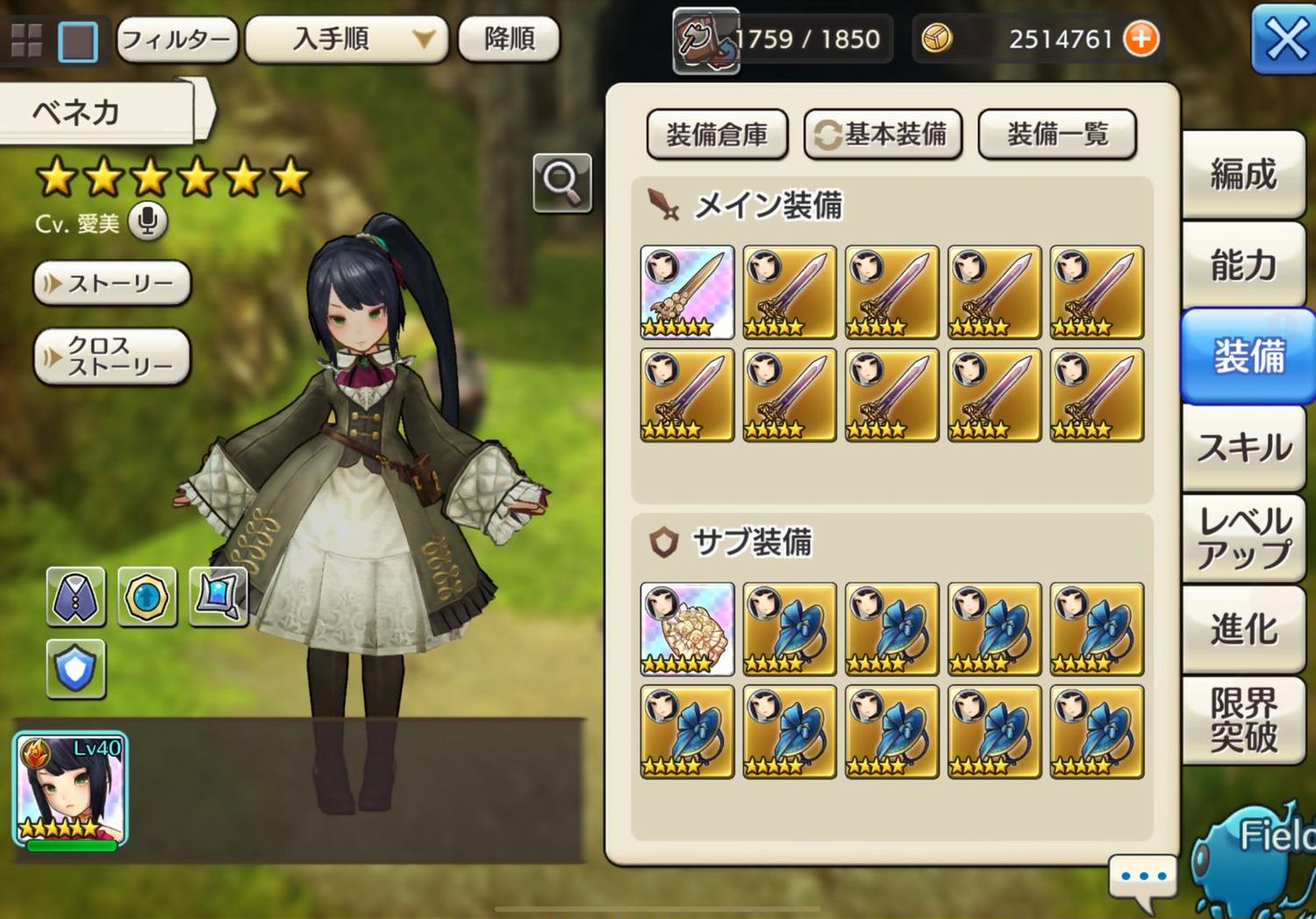This screenshot has height=919, width=1316.
Task: Open the レベルアップ tab
Action: 1243,538
